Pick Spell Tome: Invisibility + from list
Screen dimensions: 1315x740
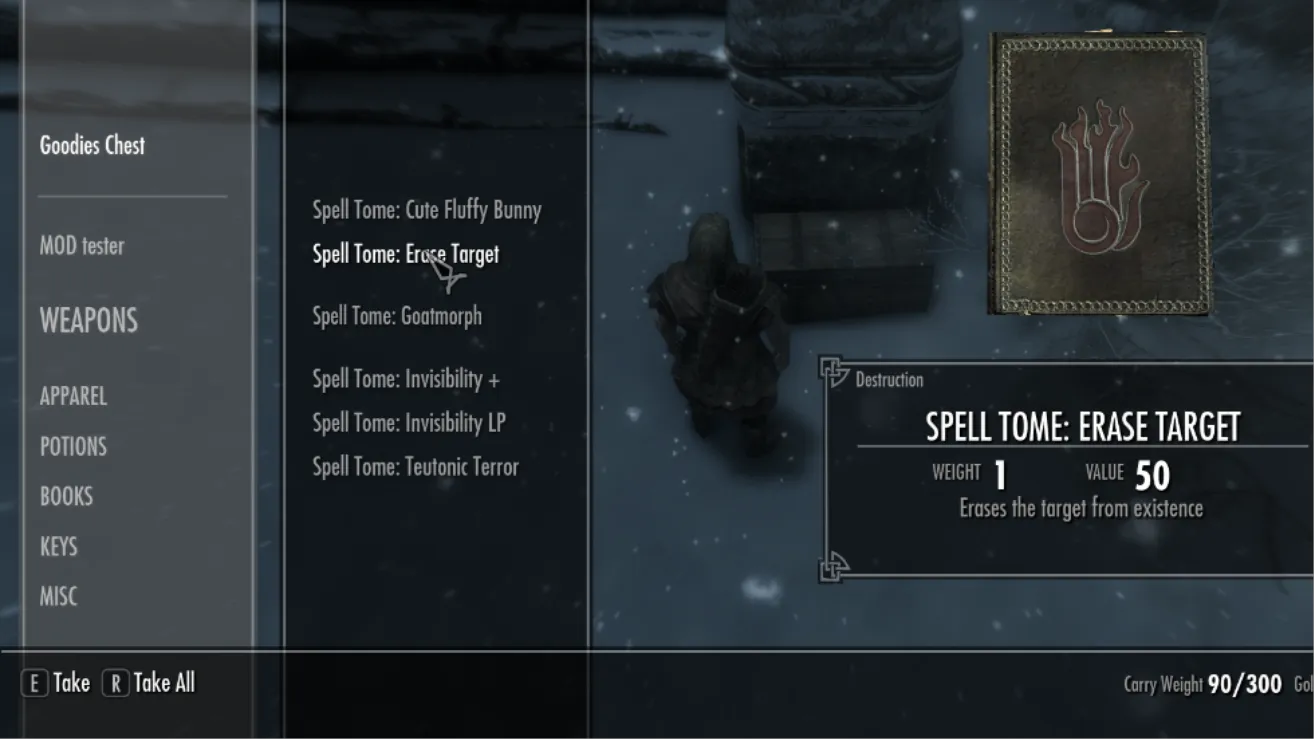click(x=405, y=380)
